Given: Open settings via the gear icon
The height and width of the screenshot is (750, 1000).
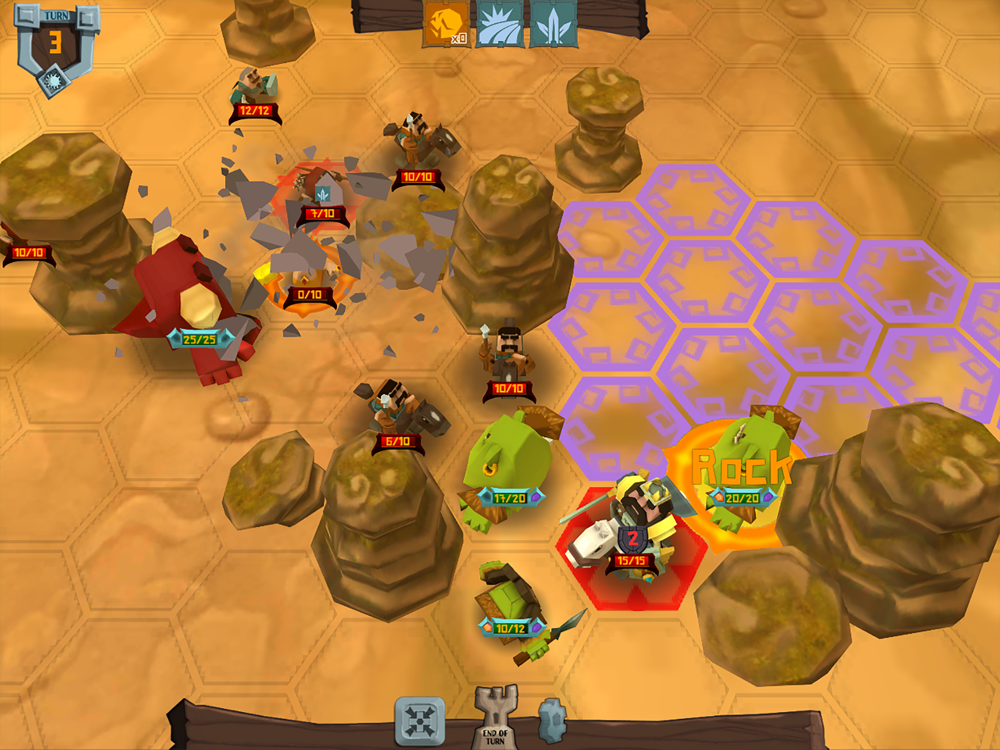Looking at the screenshot, I should pos(552,719).
